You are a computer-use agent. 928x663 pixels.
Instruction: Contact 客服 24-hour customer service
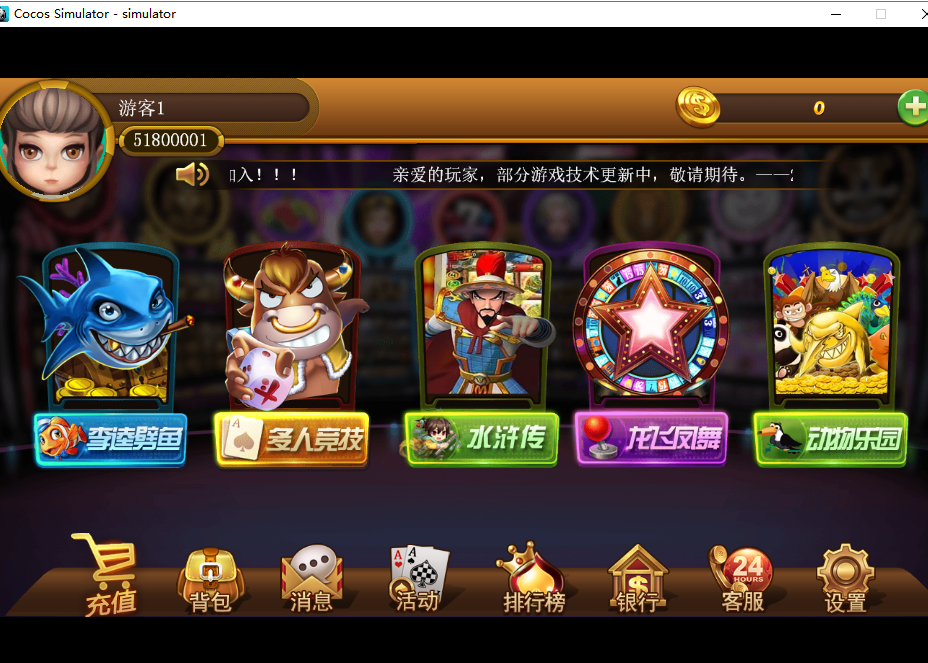[x=743, y=581]
